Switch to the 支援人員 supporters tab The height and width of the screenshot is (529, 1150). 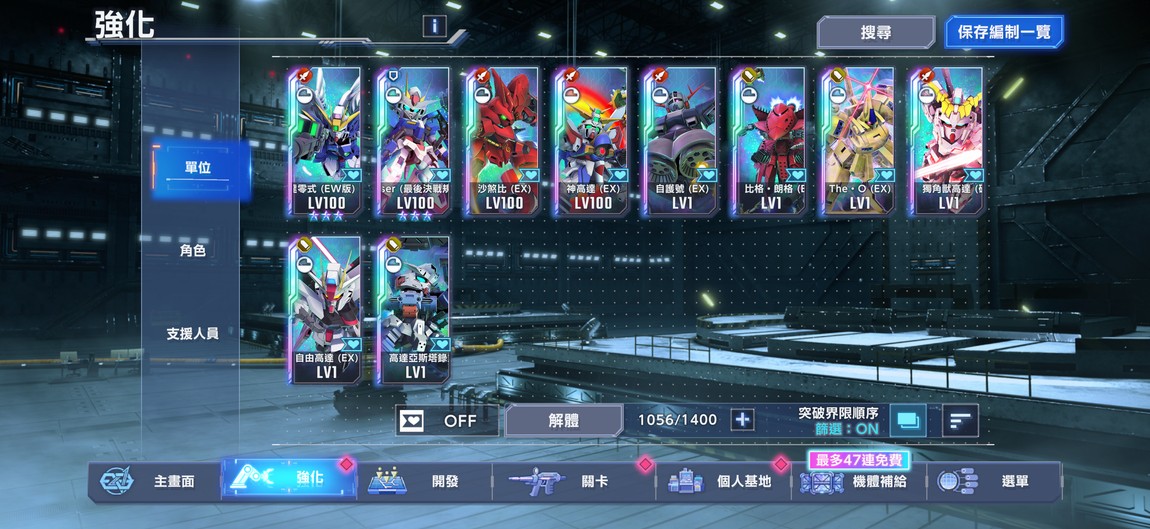click(x=193, y=333)
